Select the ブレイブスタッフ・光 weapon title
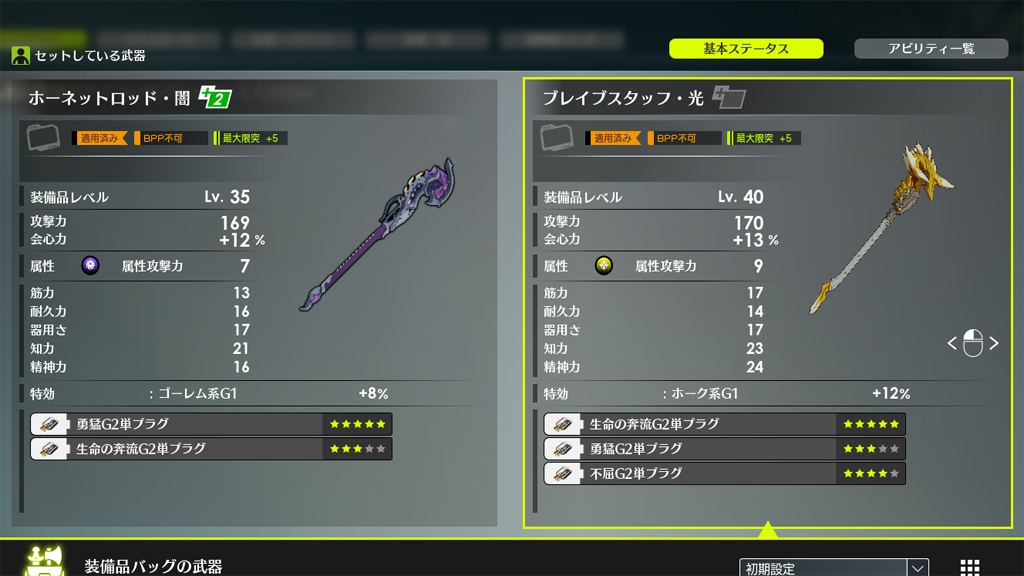The width and height of the screenshot is (1024, 576). [622, 98]
